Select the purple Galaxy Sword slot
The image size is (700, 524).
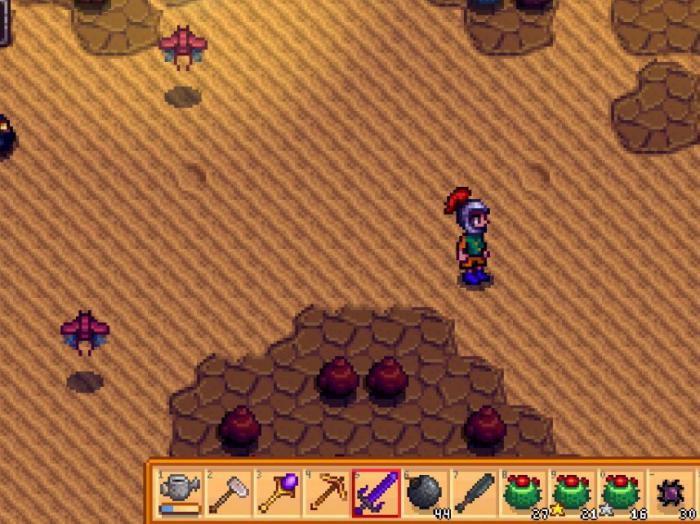click(x=376, y=492)
